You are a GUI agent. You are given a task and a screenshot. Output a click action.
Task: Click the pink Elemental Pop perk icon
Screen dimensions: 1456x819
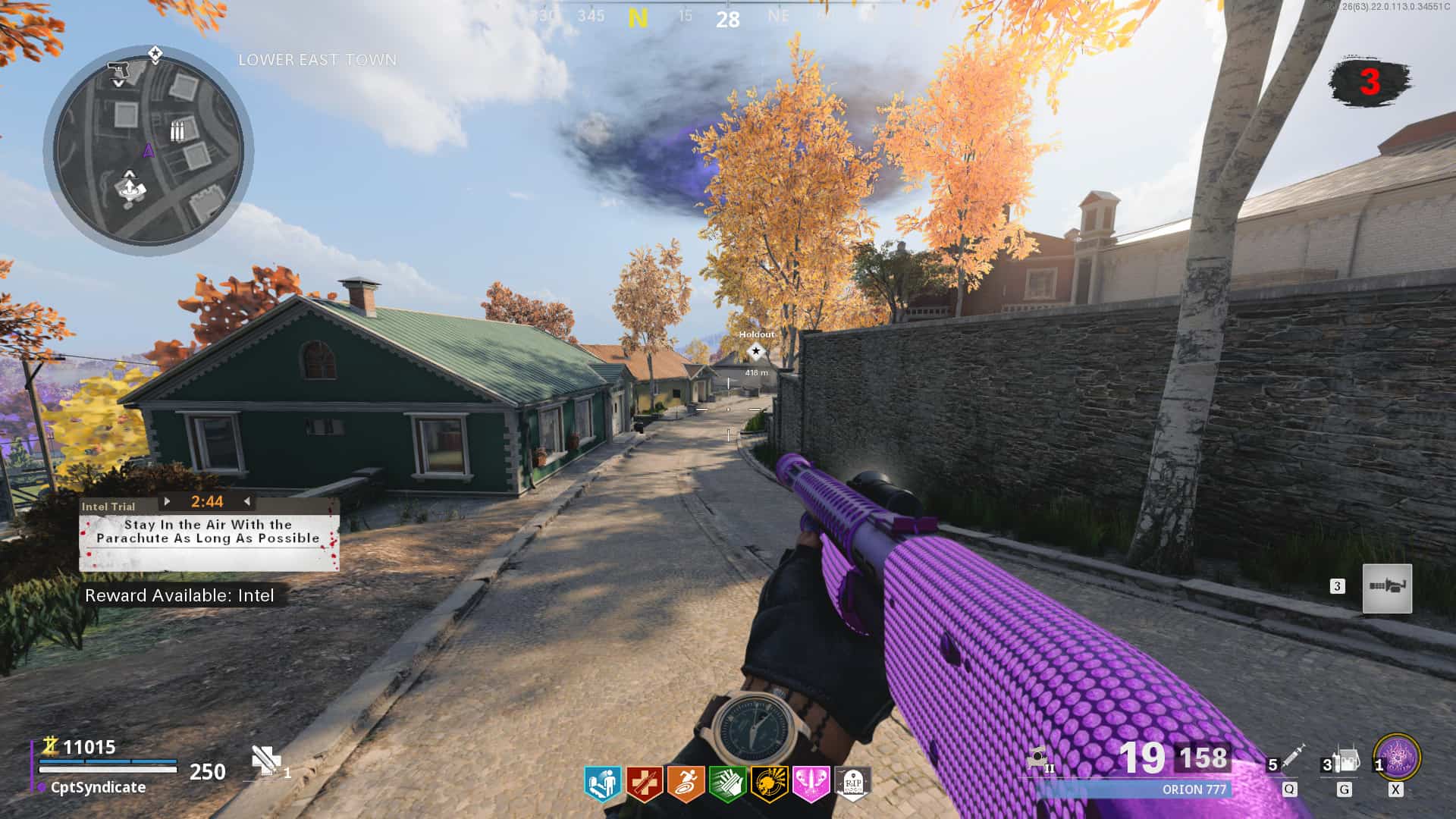tap(810, 783)
